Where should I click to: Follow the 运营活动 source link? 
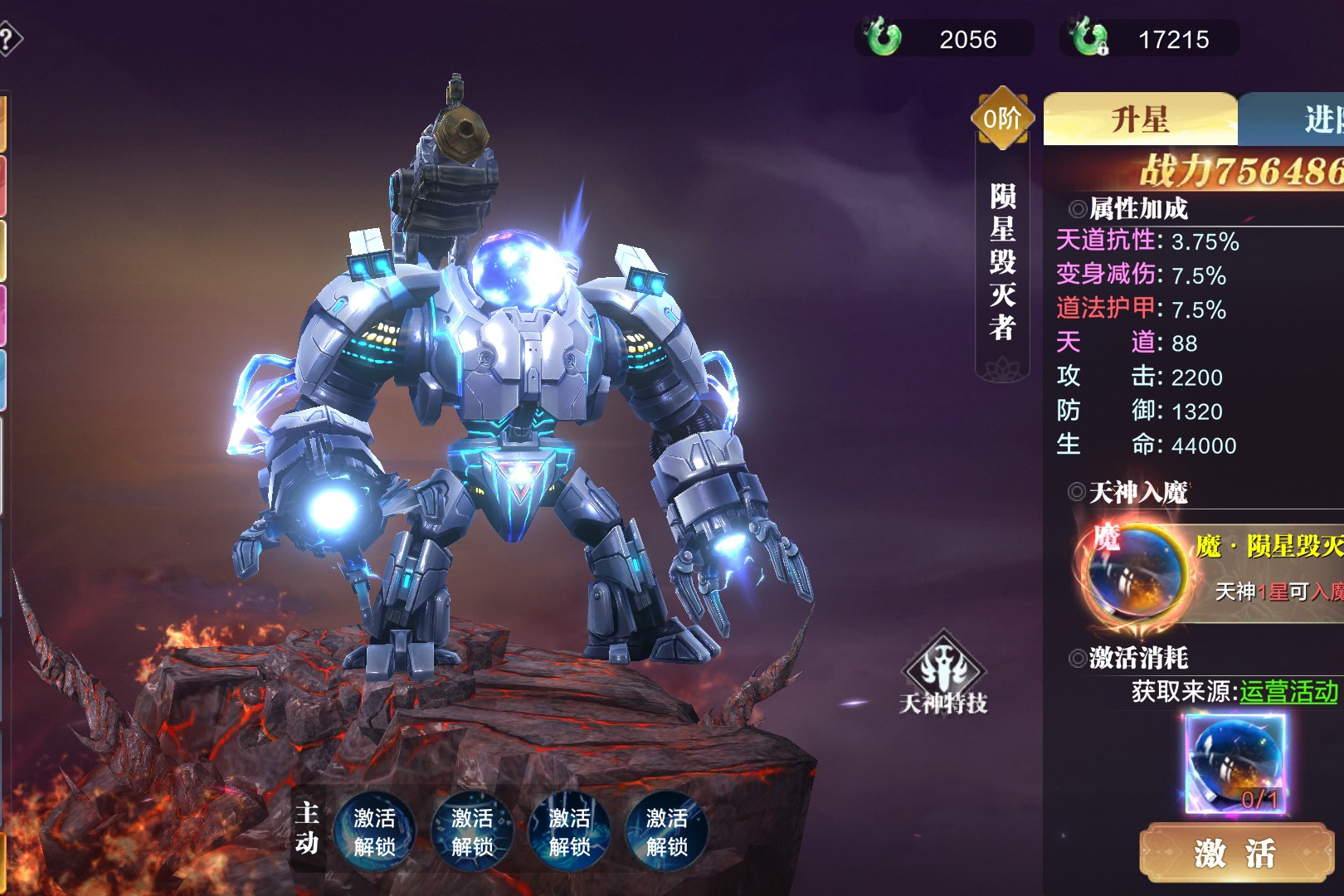(x=1288, y=691)
